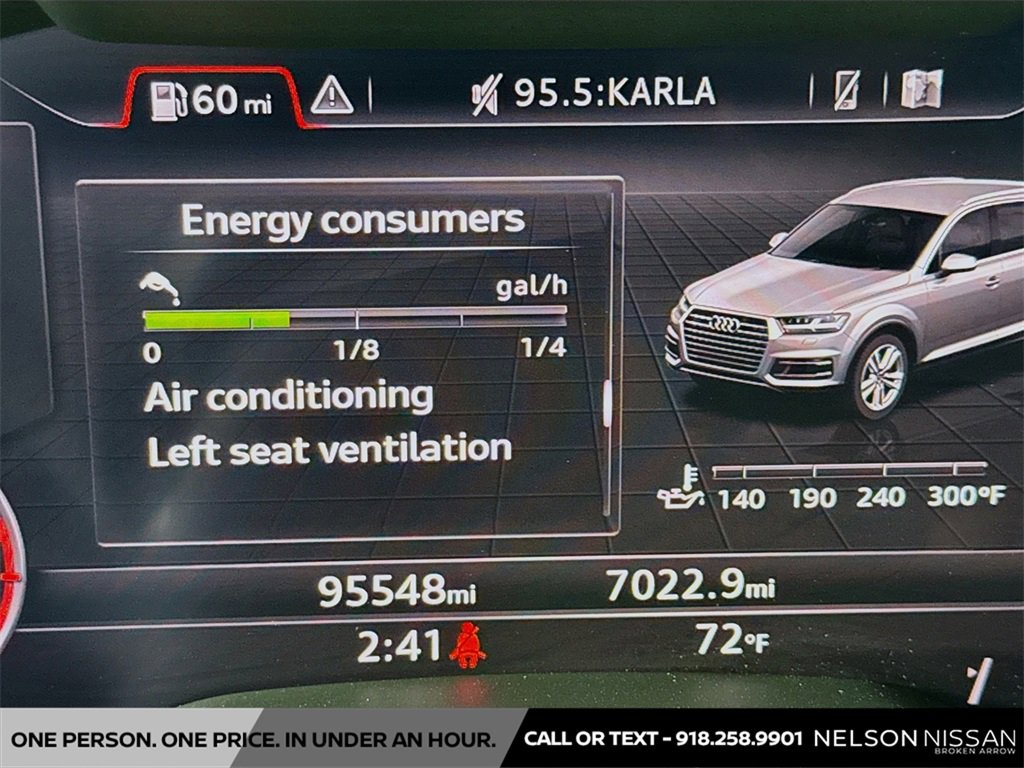Select the fuel range vehicle tab
The image size is (1024, 768).
pos(212,99)
